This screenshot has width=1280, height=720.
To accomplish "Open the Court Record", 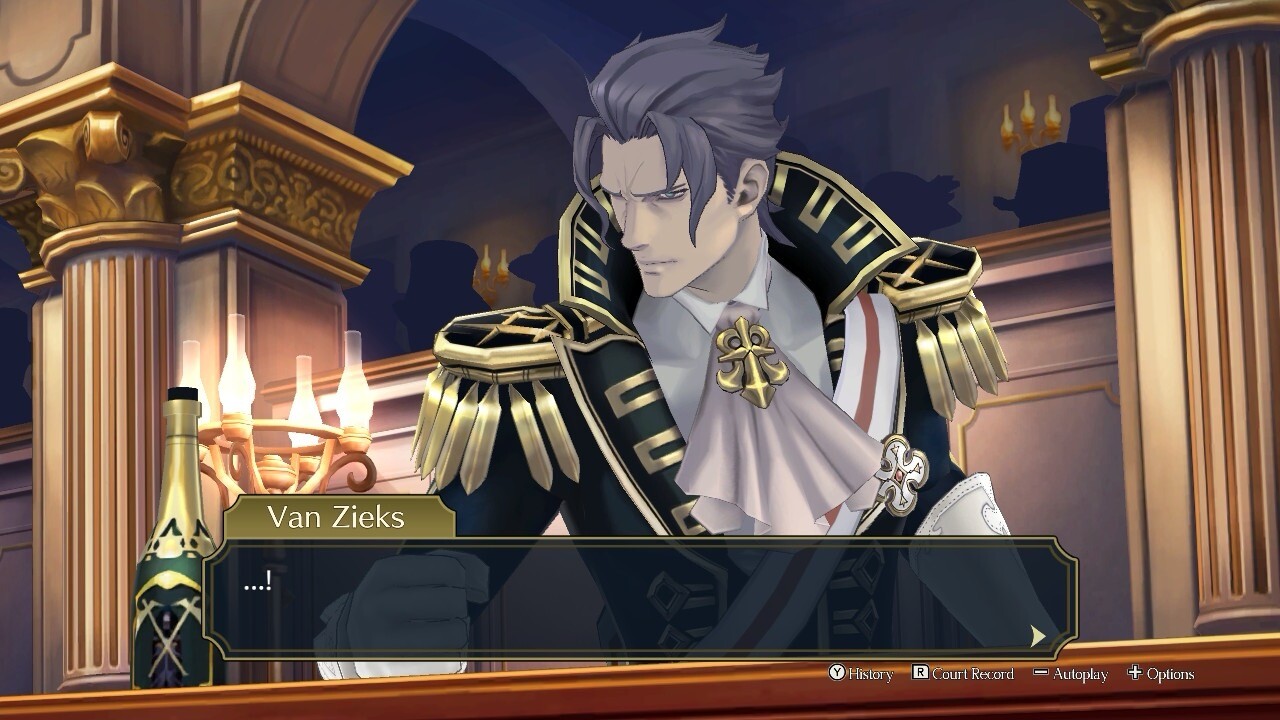I will pyautogui.click(x=963, y=674).
